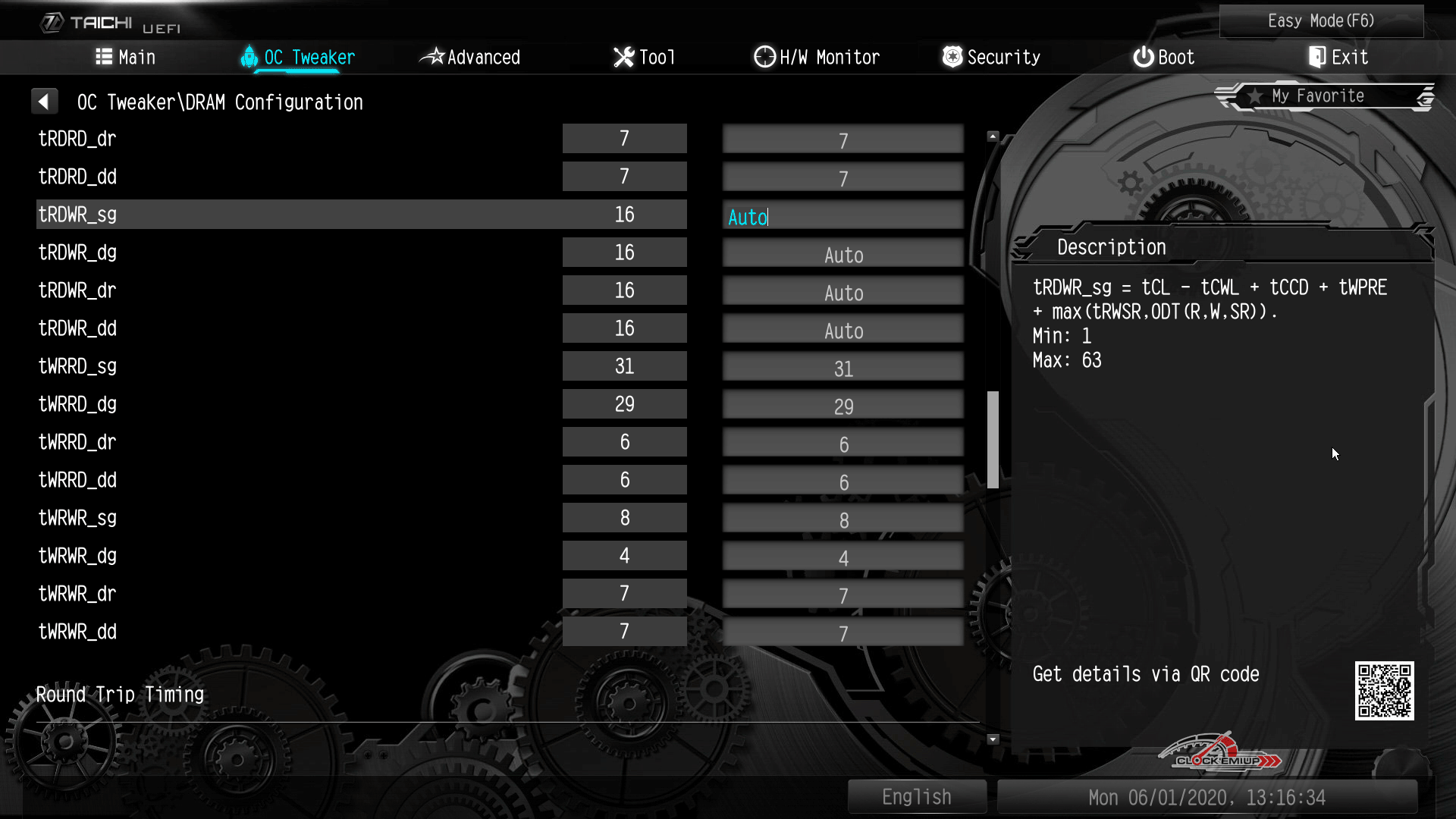Switch to the Security tab
This screenshot has width=1456, height=819.
[x=991, y=58]
